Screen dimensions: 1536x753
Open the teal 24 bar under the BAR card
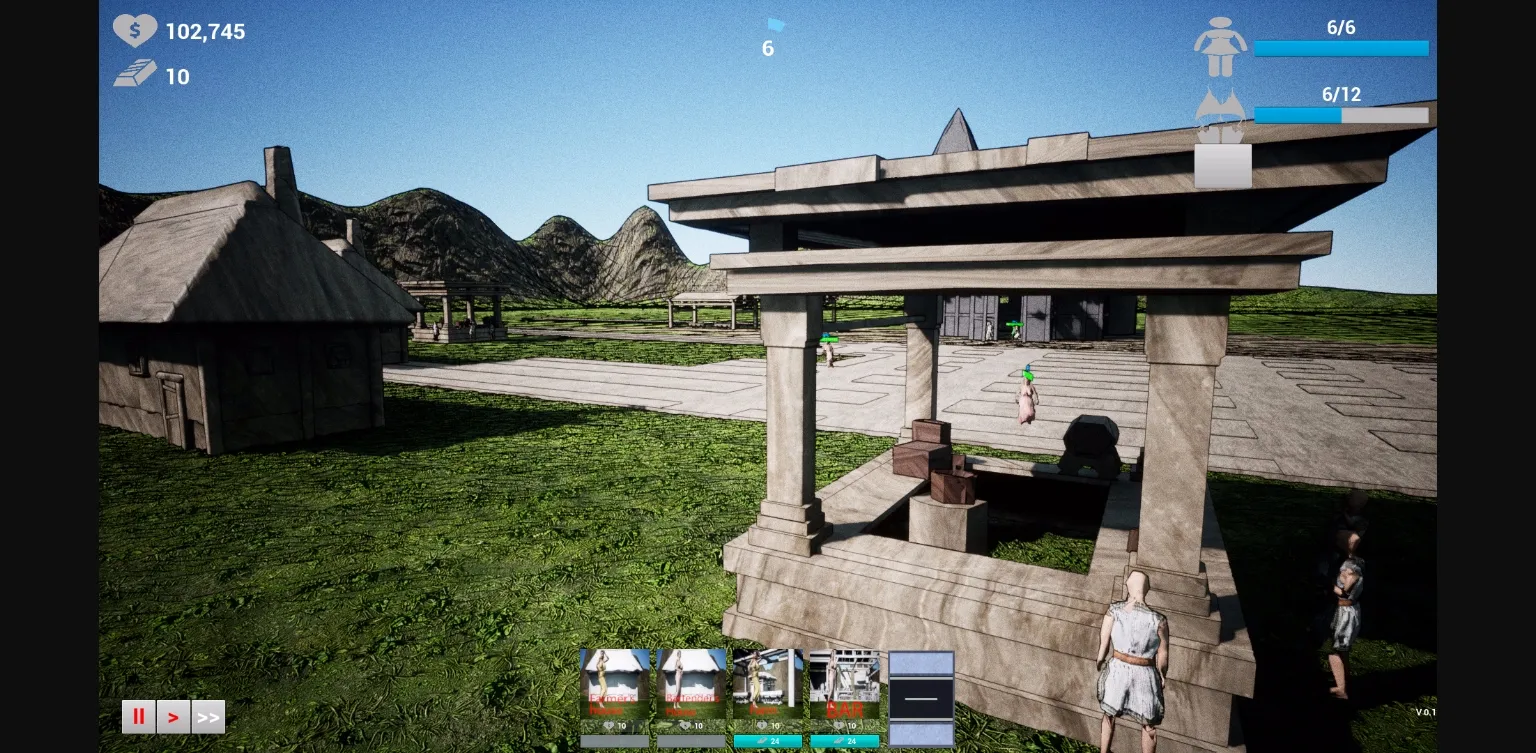pyautogui.click(x=845, y=742)
